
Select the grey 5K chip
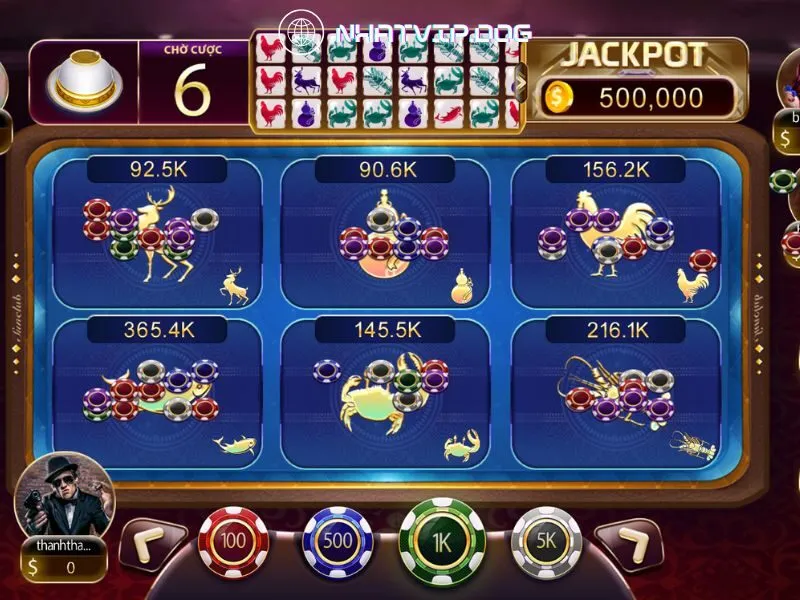click(x=546, y=541)
